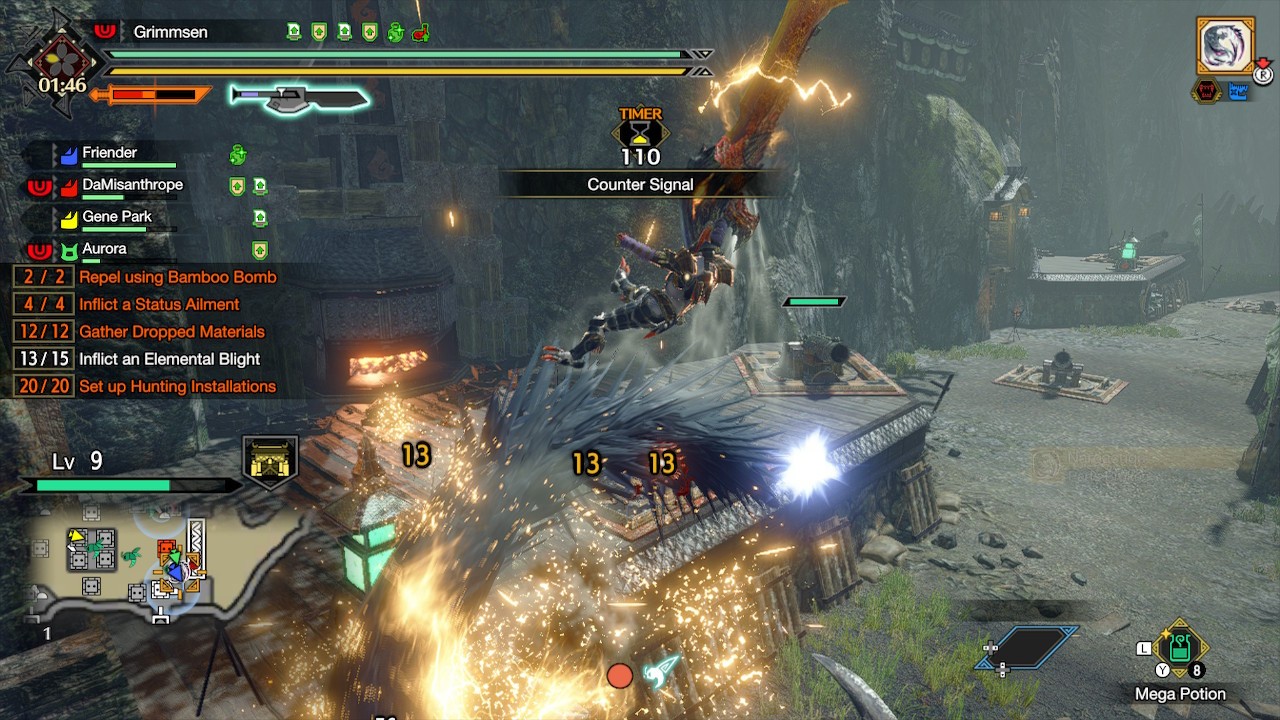1280x720 pixels.
Task: Select party member DaMisanthrope
Action: pos(132,185)
